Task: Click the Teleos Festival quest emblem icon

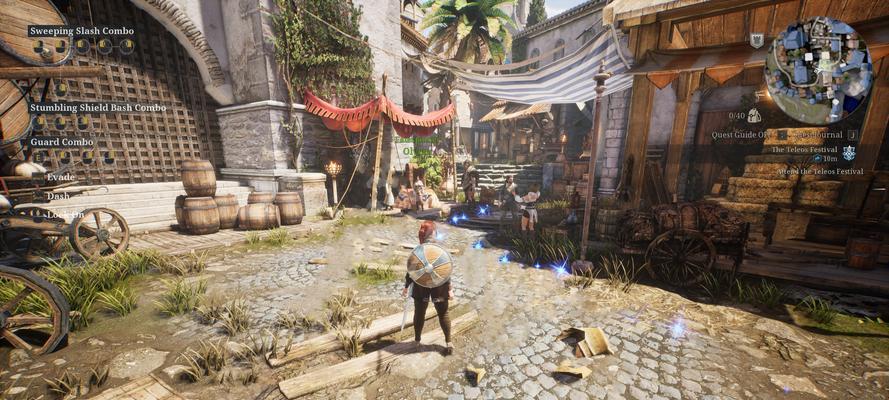Action: (849, 153)
